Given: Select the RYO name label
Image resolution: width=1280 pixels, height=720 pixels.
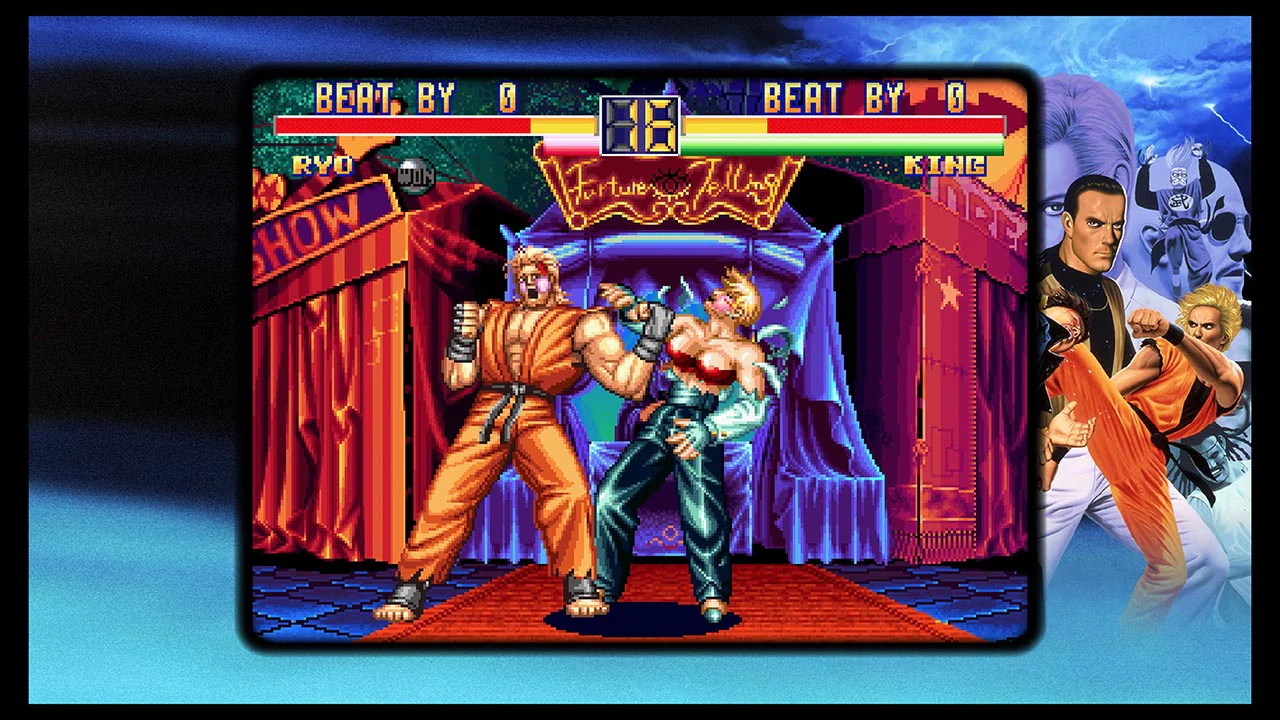Looking at the screenshot, I should pos(323,165).
